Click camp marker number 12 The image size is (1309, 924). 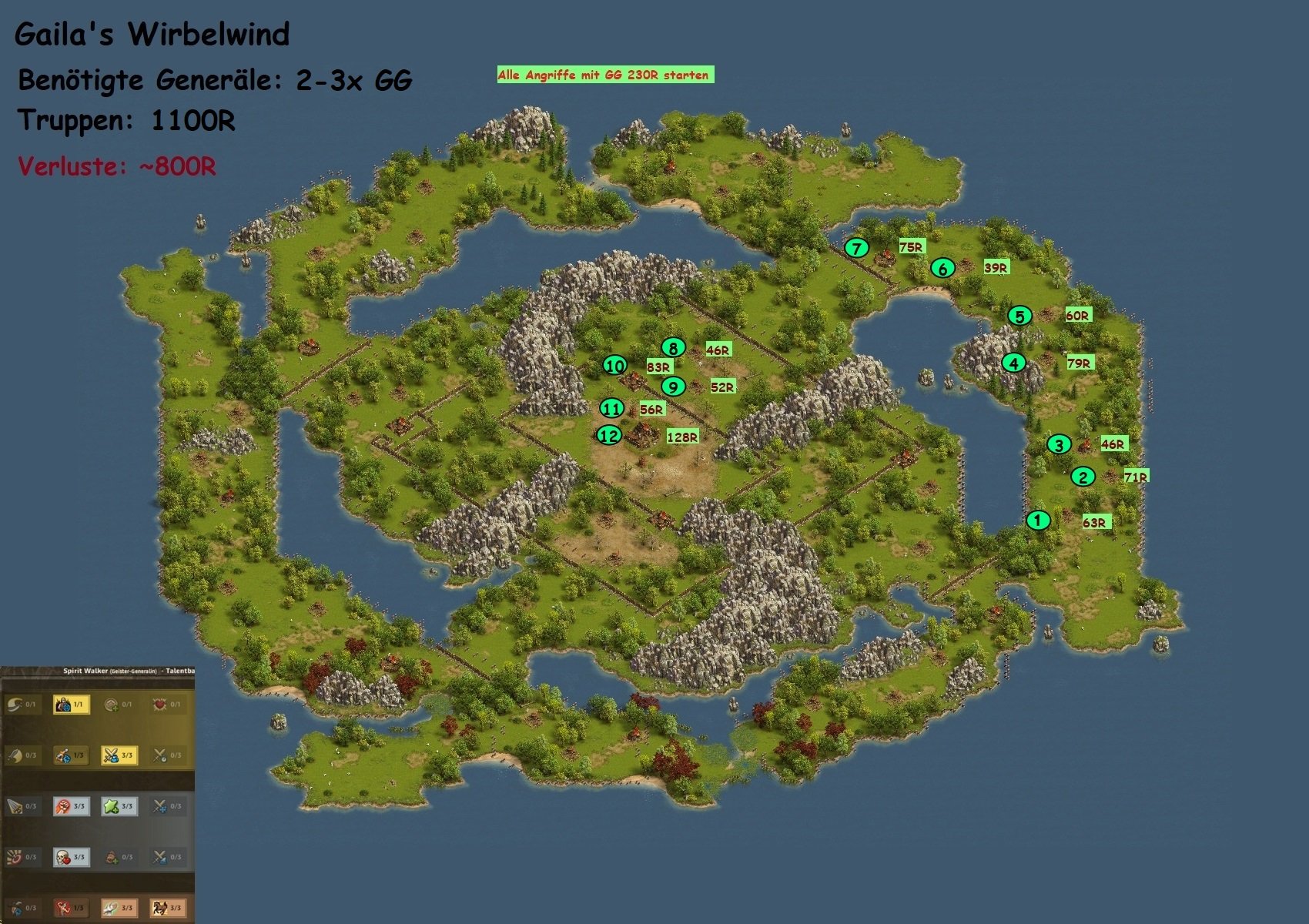coord(608,436)
